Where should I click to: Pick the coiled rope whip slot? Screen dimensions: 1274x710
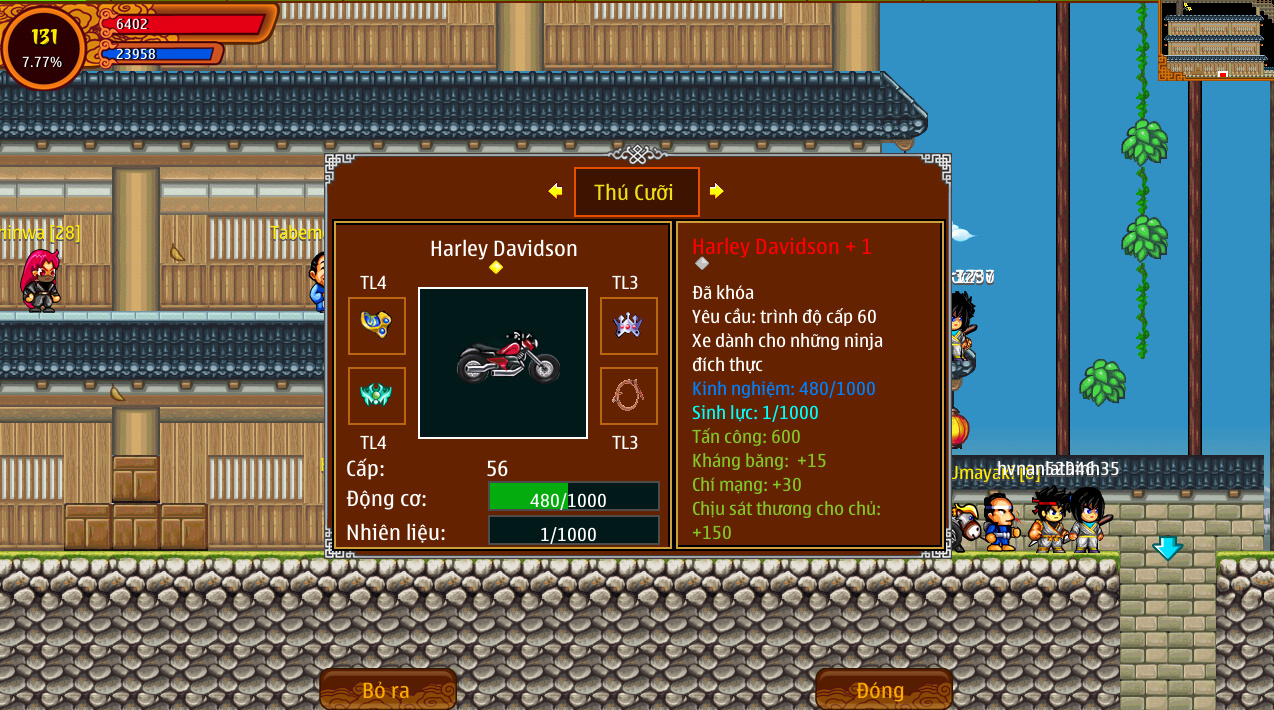(x=628, y=396)
